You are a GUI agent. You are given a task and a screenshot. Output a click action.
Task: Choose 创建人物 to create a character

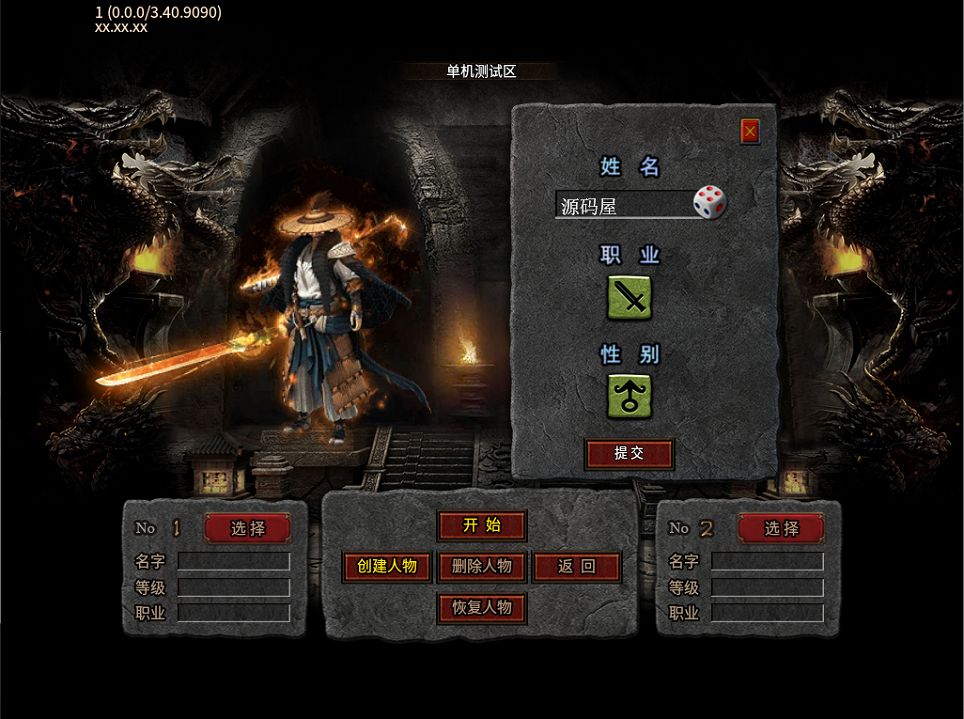387,567
